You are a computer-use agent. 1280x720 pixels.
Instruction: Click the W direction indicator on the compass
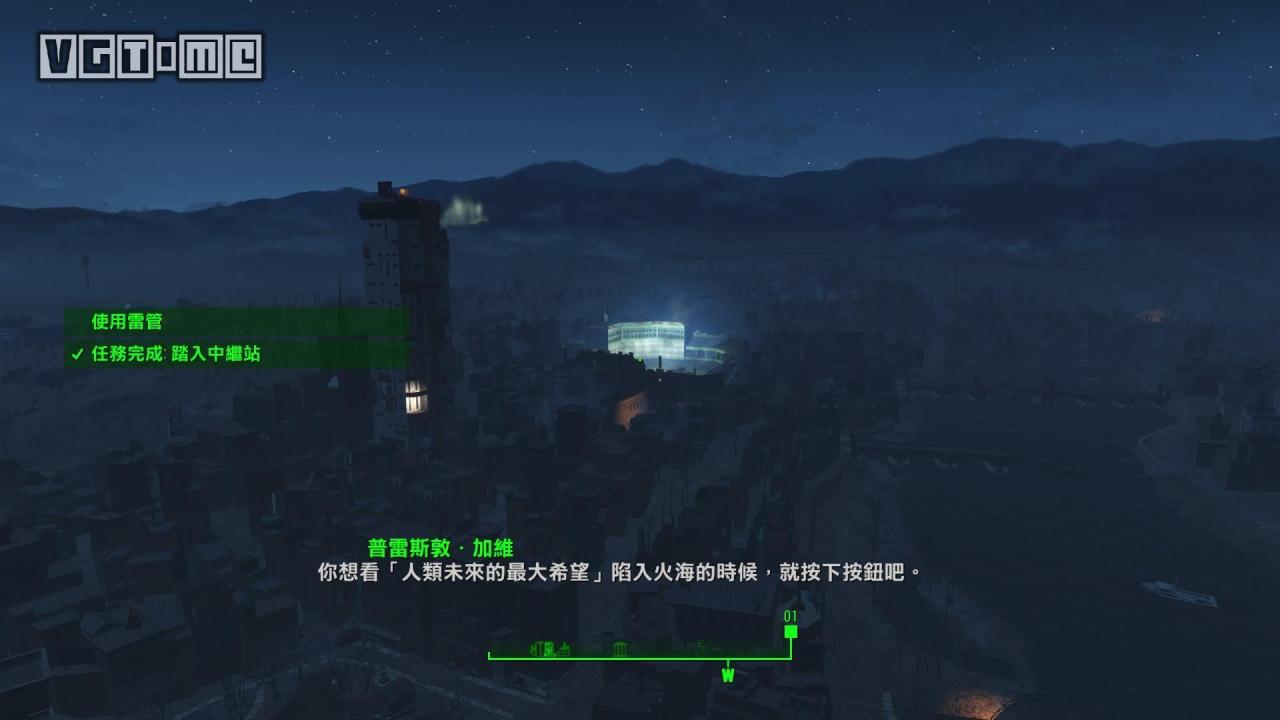(727, 673)
